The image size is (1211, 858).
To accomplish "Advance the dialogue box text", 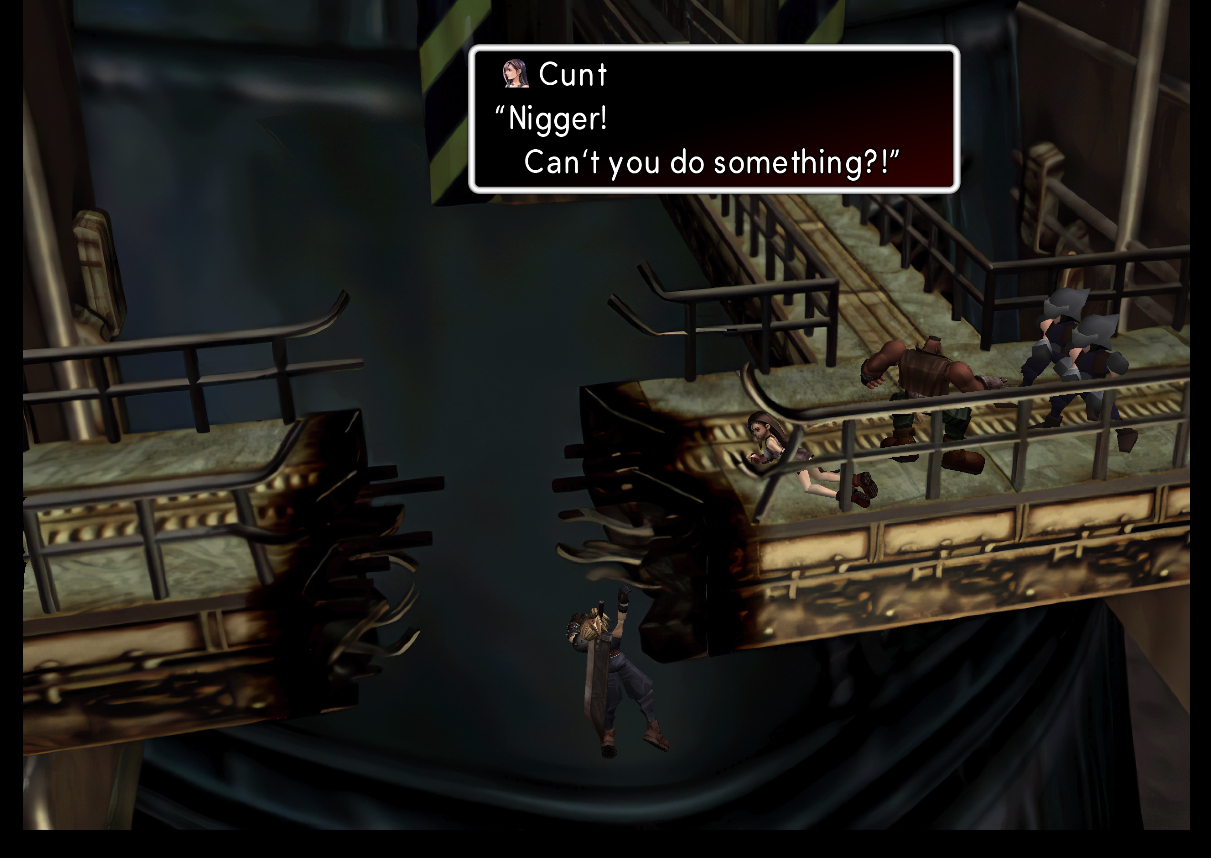I will pyautogui.click(x=714, y=119).
